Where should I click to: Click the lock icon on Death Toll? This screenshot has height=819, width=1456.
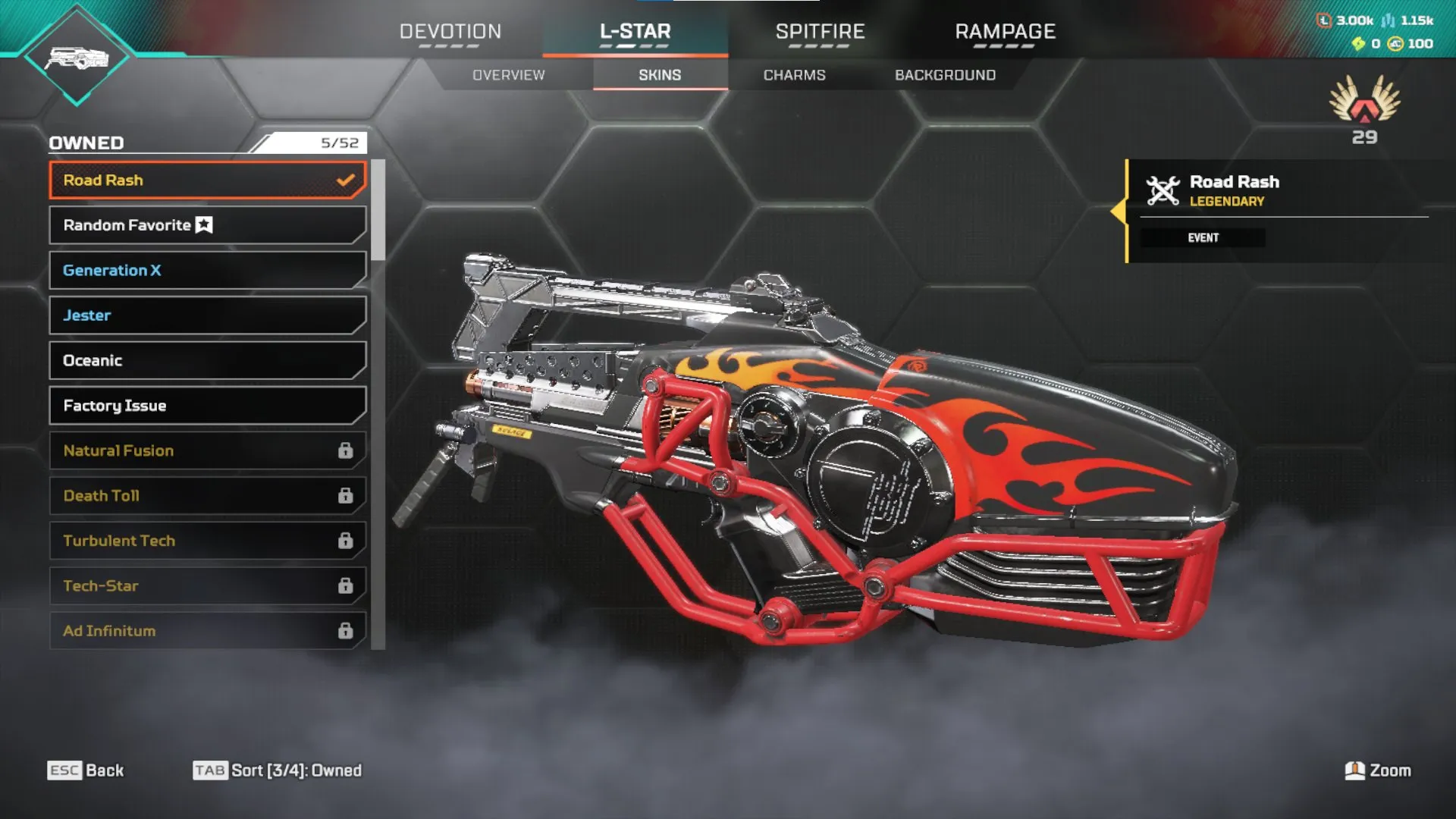coord(347,495)
